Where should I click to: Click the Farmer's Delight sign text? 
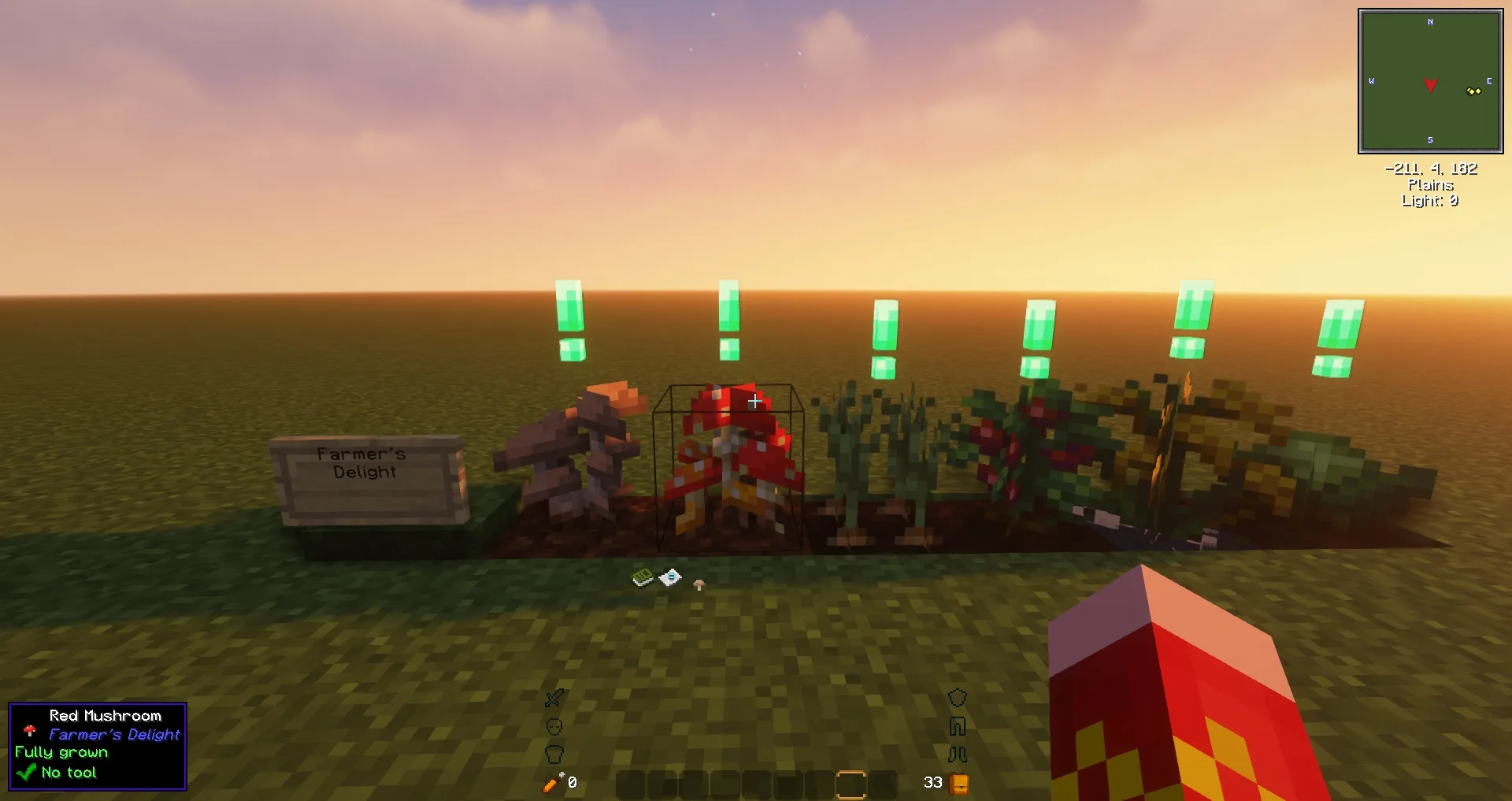[360, 464]
